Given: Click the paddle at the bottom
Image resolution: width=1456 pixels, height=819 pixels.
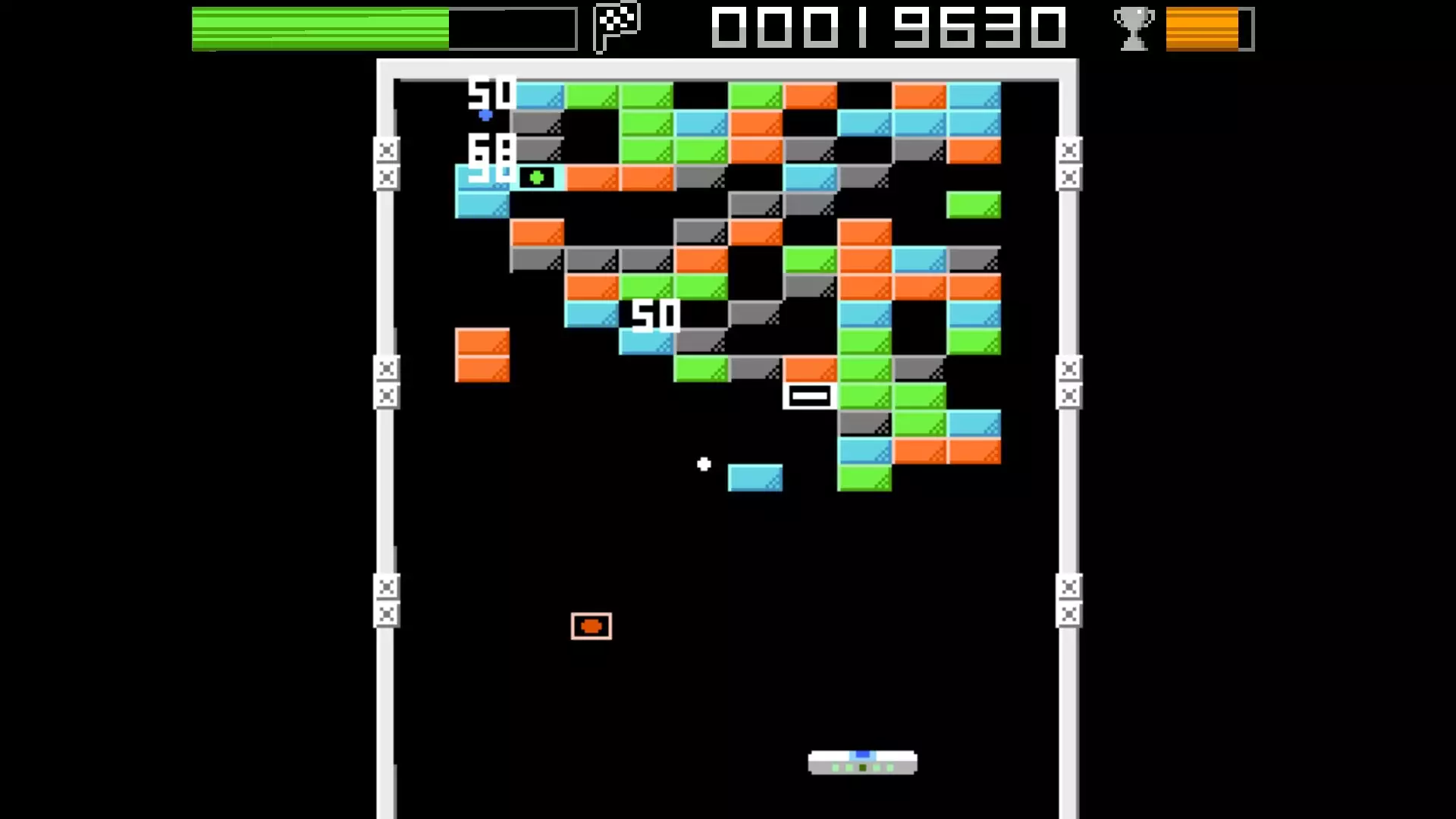Looking at the screenshot, I should pos(862,762).
